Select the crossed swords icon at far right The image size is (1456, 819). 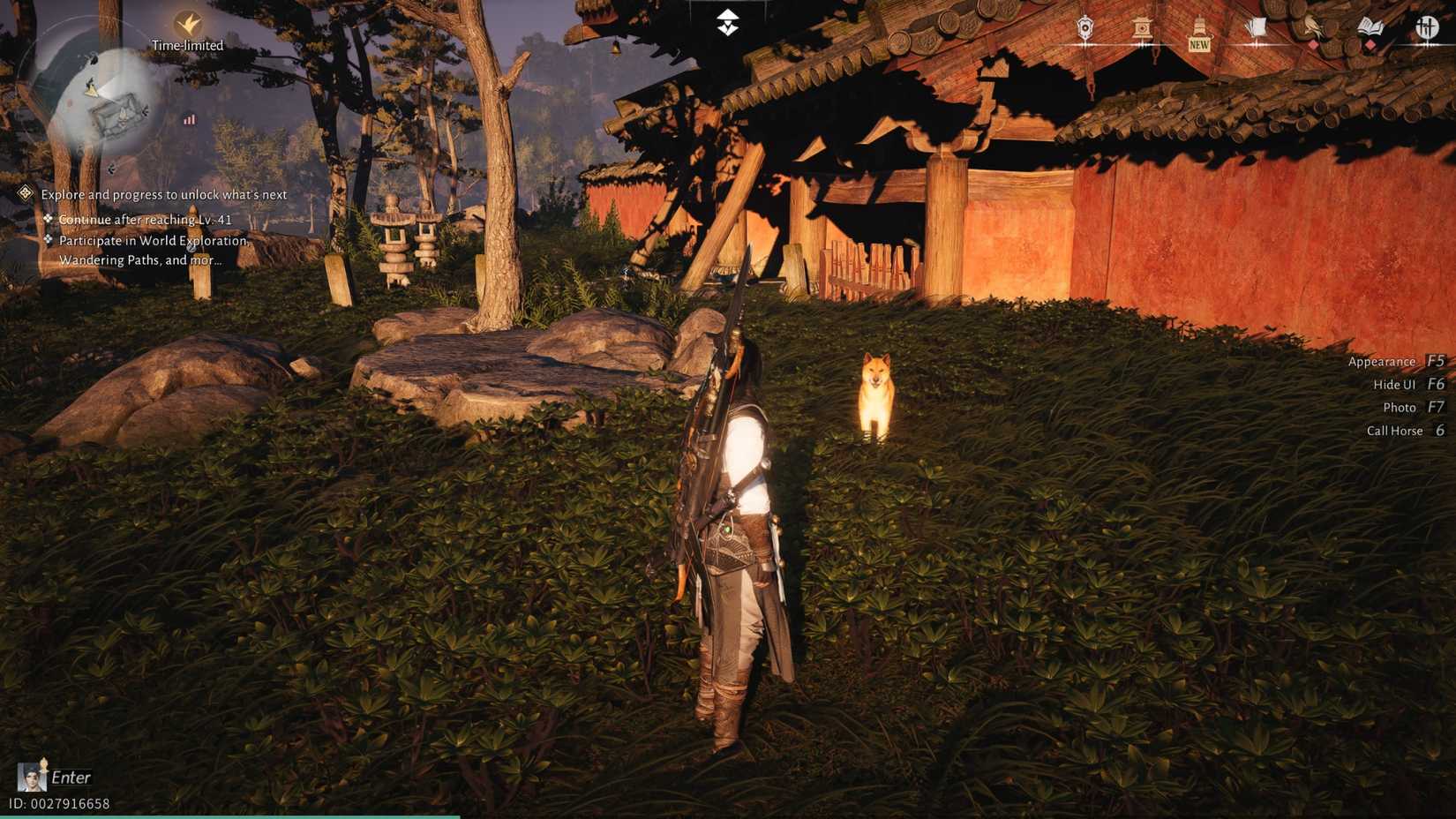point(1428,28)
